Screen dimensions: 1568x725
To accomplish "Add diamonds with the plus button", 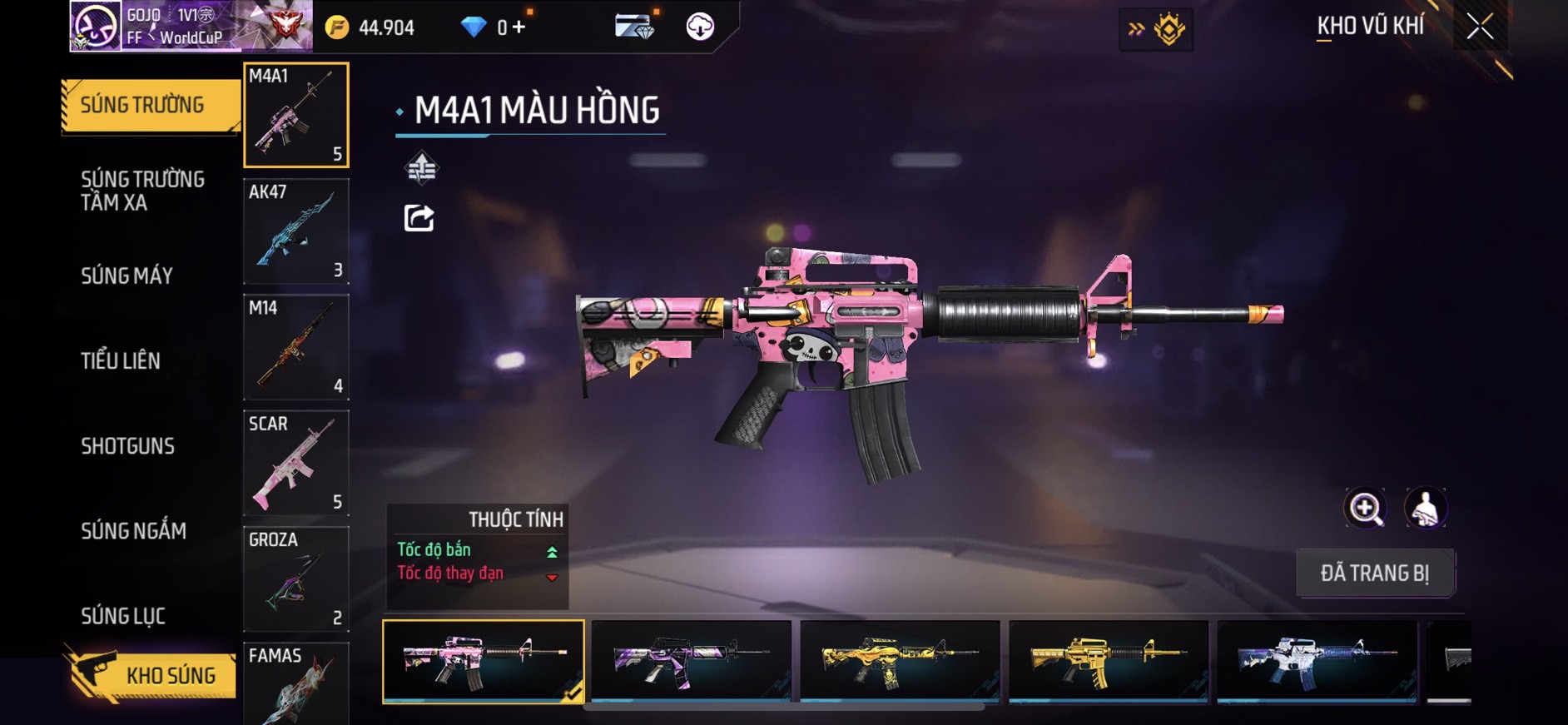I will pos(519,27).
